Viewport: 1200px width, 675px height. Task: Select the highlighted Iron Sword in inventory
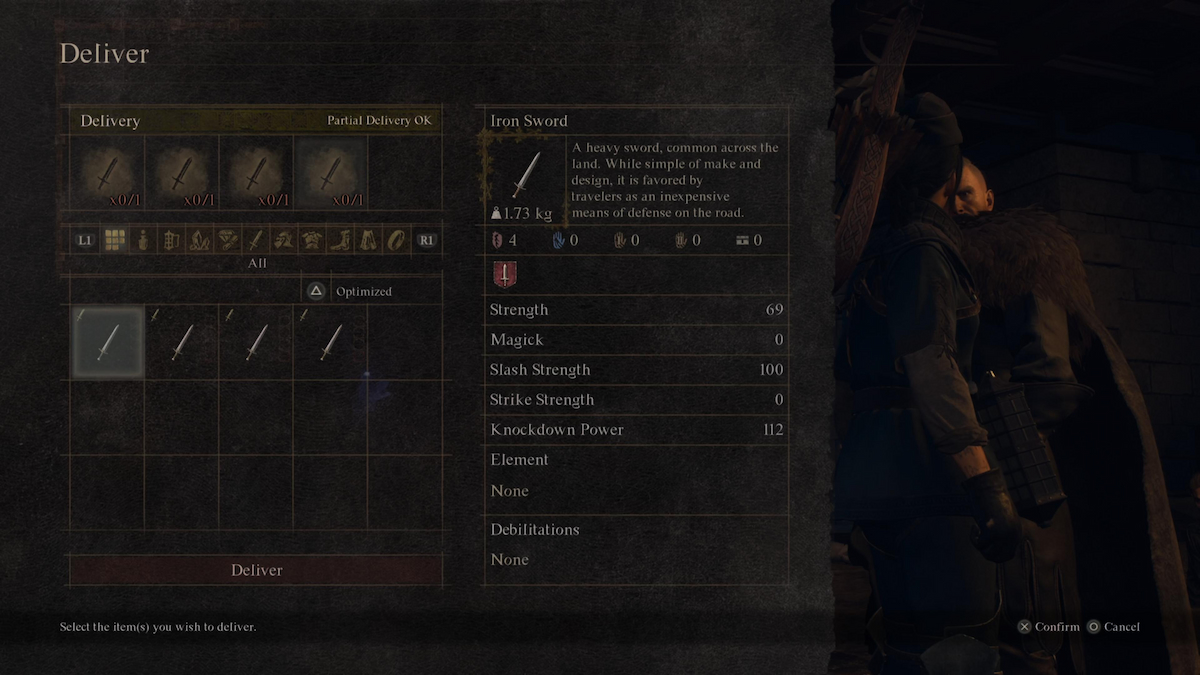[107, 342]
